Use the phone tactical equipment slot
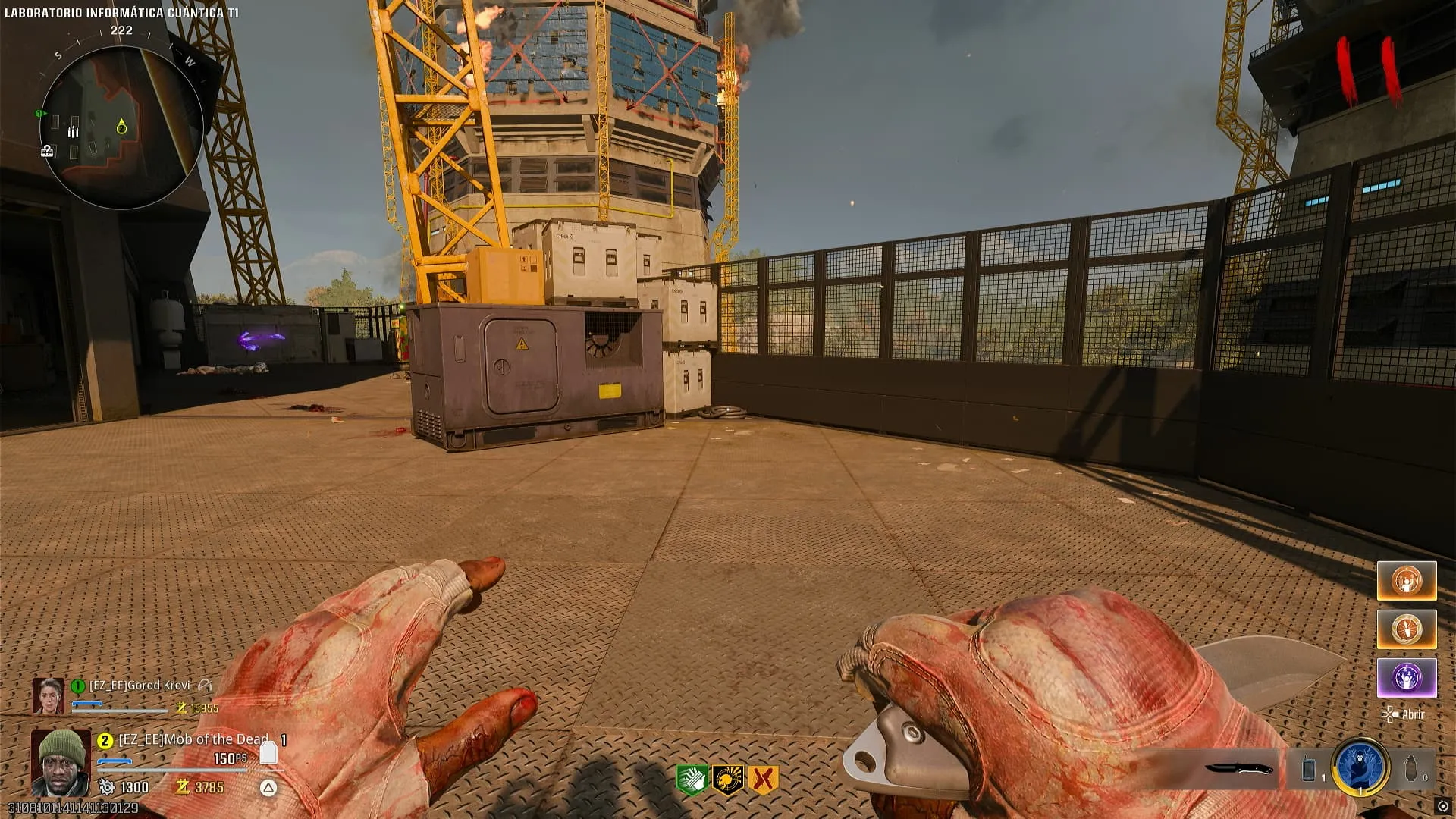This screenshot has width=1456, height=819. 1309,769
